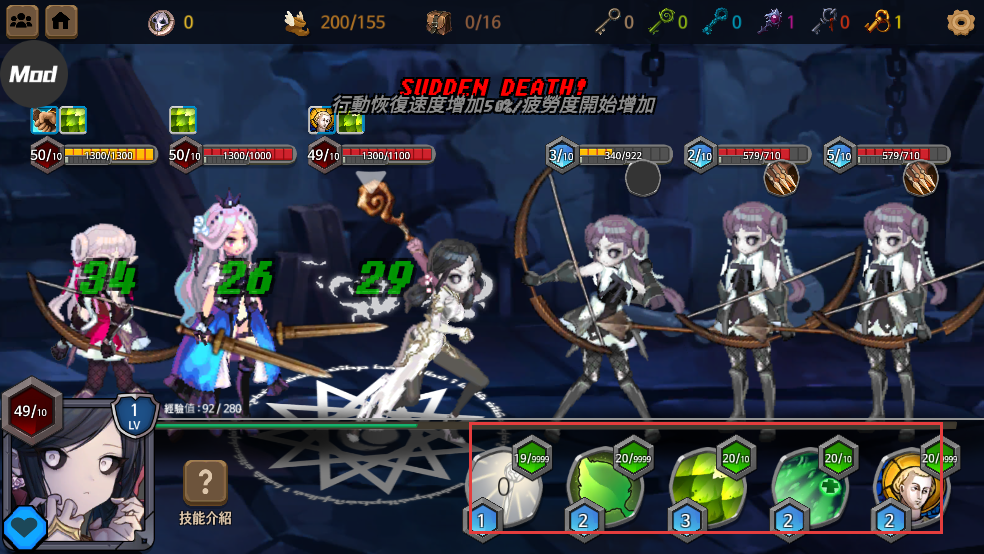
Task: Tap the round Mod overlay button
Action: tap(33, 74)
